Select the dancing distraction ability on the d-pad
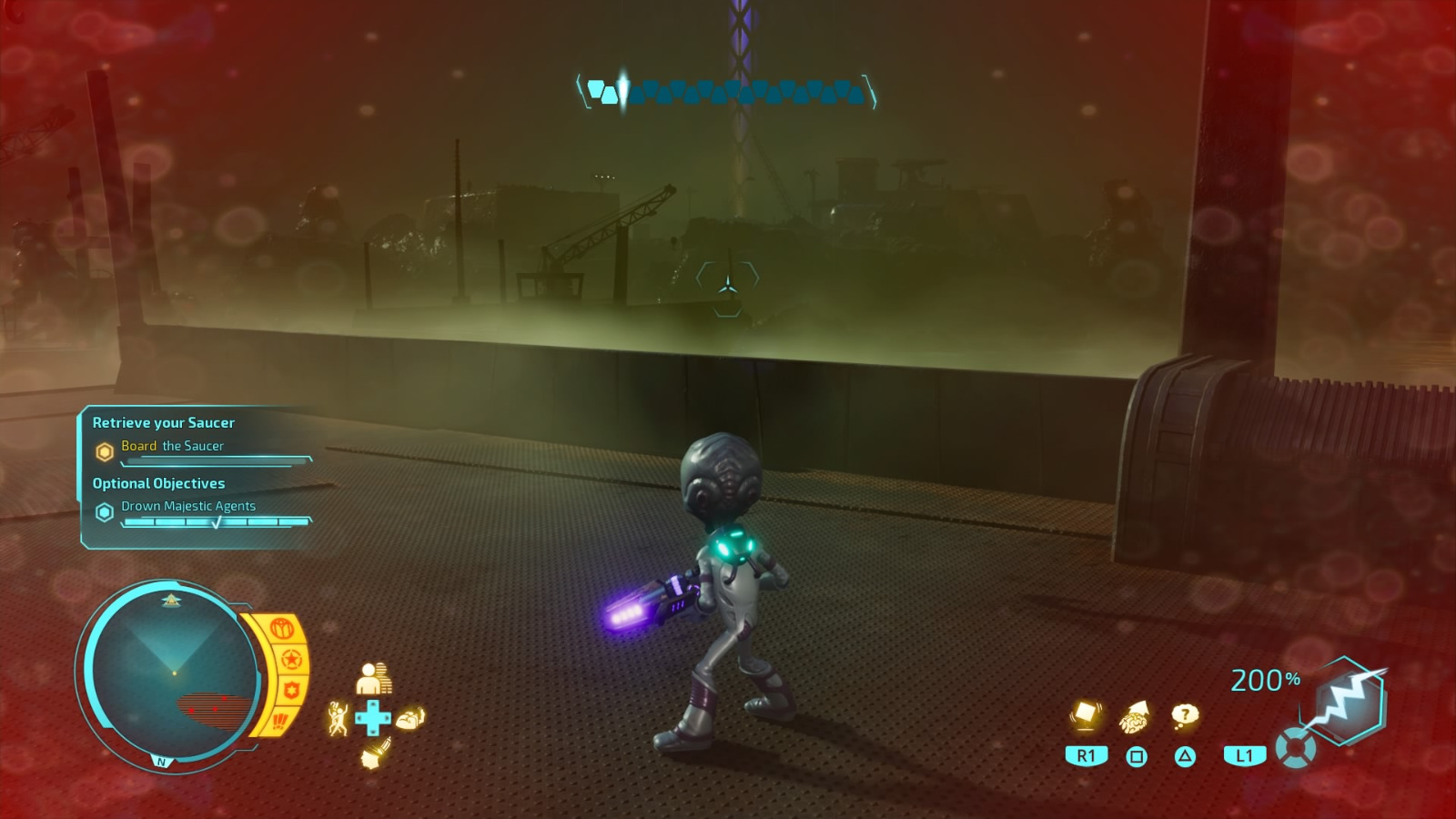The image size is (1456, 819). click(x=337, y=717)
